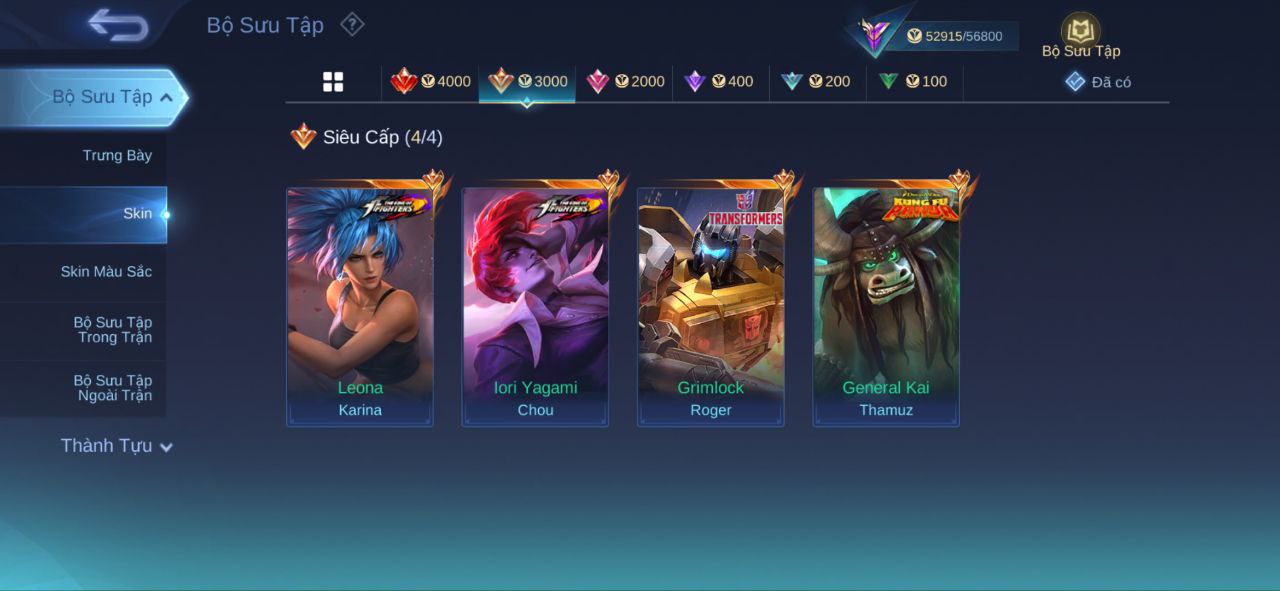Open the gold Bộ Sưu Tập book icon
The width and height of the screenshot is (1280, 591).
[x=1080, y=32]
